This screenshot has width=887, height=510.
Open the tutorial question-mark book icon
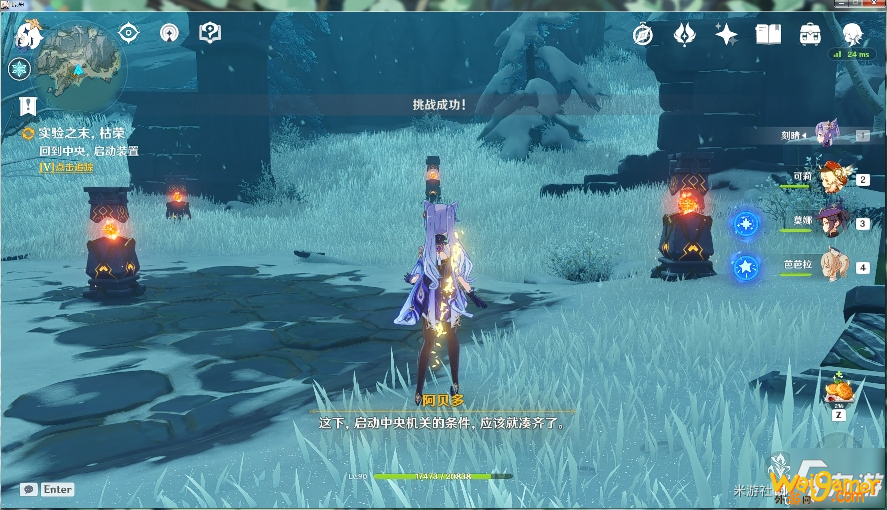[x=209, y=34]
